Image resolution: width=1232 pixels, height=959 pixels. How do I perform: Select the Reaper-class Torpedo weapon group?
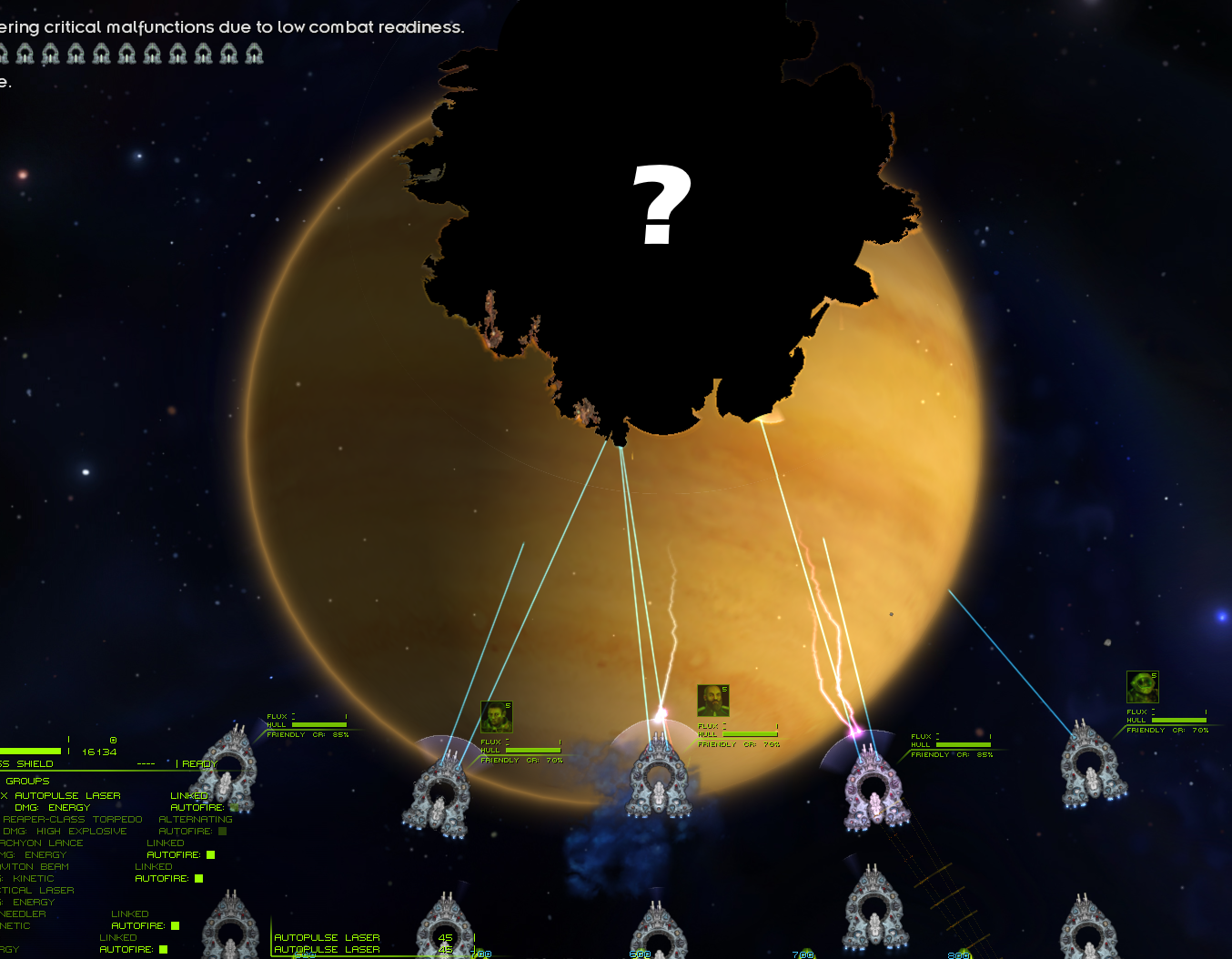coord(72,819)
